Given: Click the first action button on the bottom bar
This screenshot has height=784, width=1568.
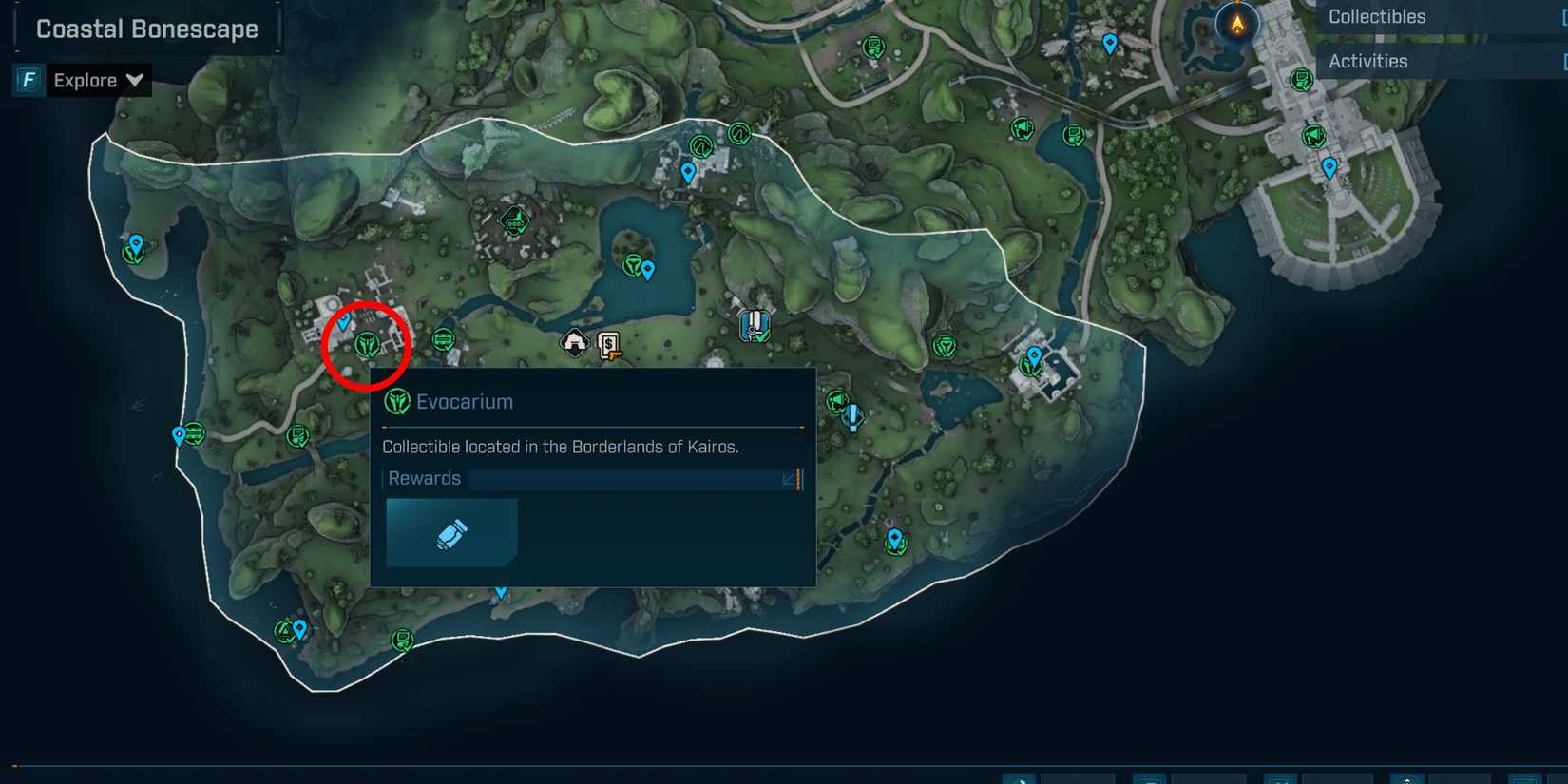Looking at the screenshot, I should click(x=1017, y=777).
